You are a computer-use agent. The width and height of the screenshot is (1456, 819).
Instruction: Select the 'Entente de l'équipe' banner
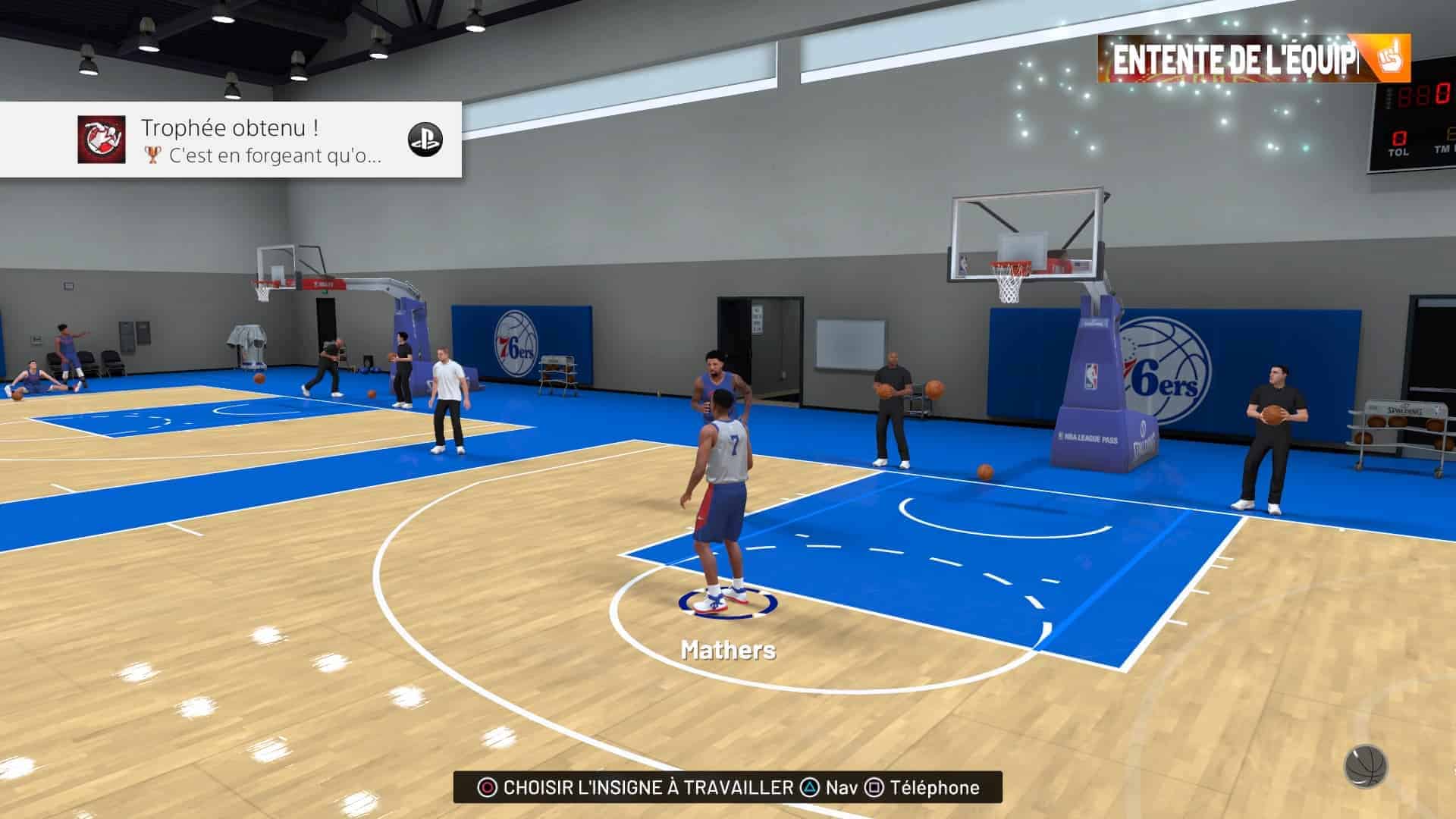1253,59
